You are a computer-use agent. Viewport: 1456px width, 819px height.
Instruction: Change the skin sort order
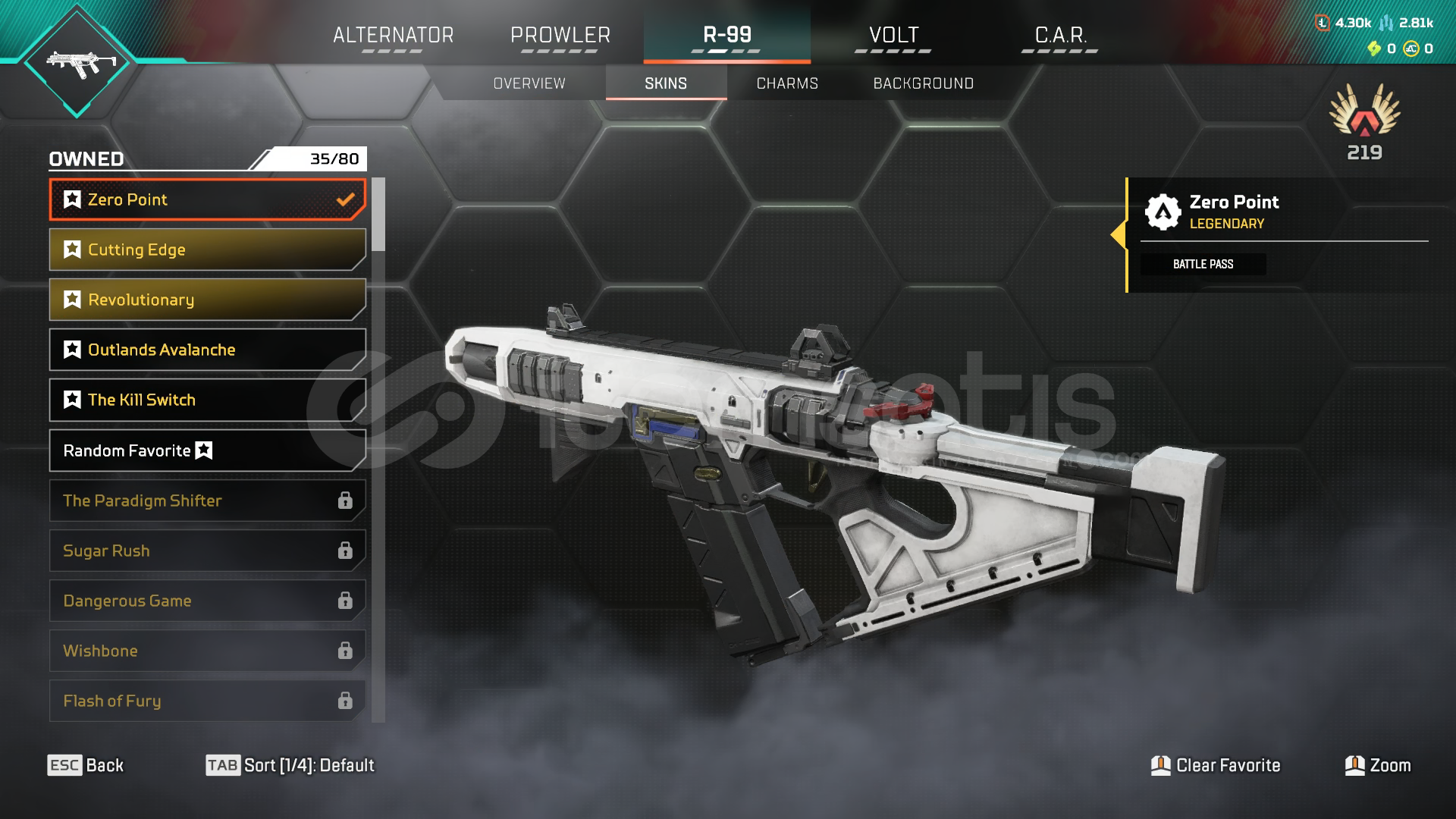point(290,765)
